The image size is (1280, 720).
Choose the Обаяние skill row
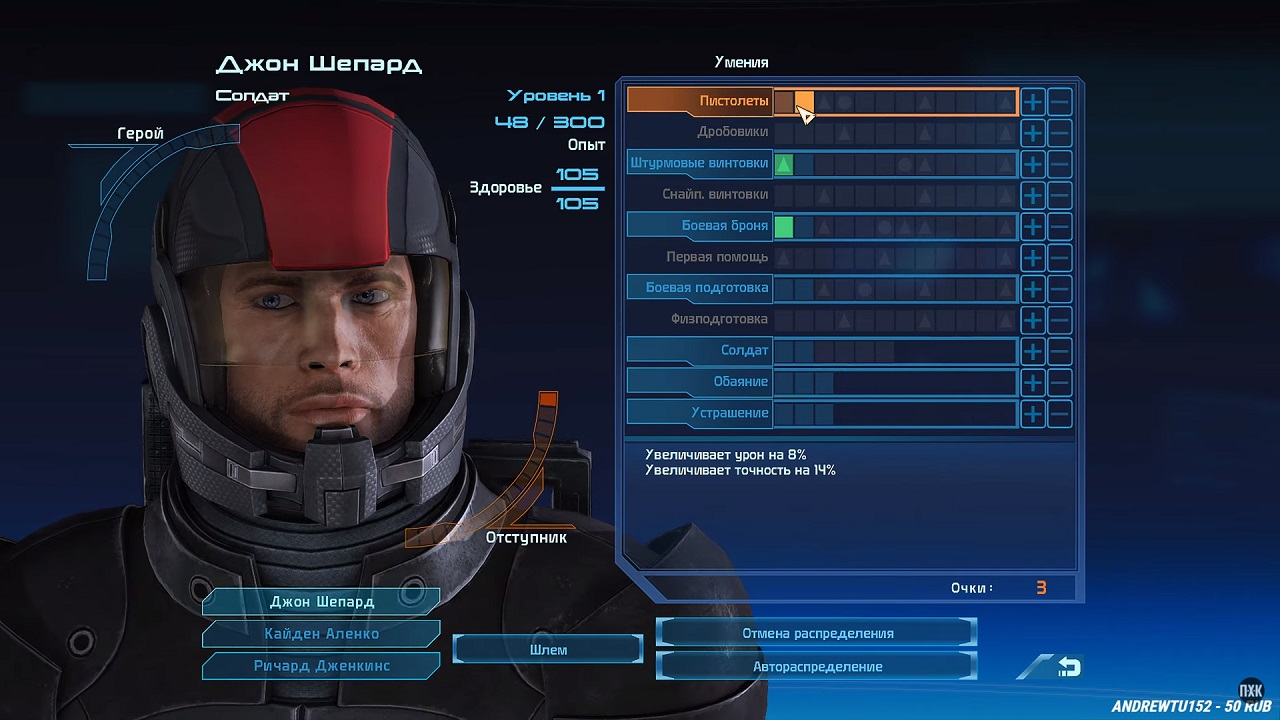click(700, 382)
